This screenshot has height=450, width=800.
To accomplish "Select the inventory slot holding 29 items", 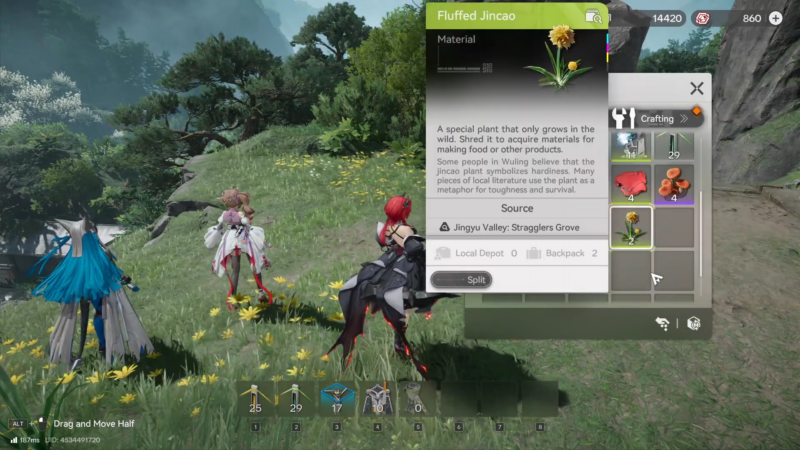I will tap(674, 146).
